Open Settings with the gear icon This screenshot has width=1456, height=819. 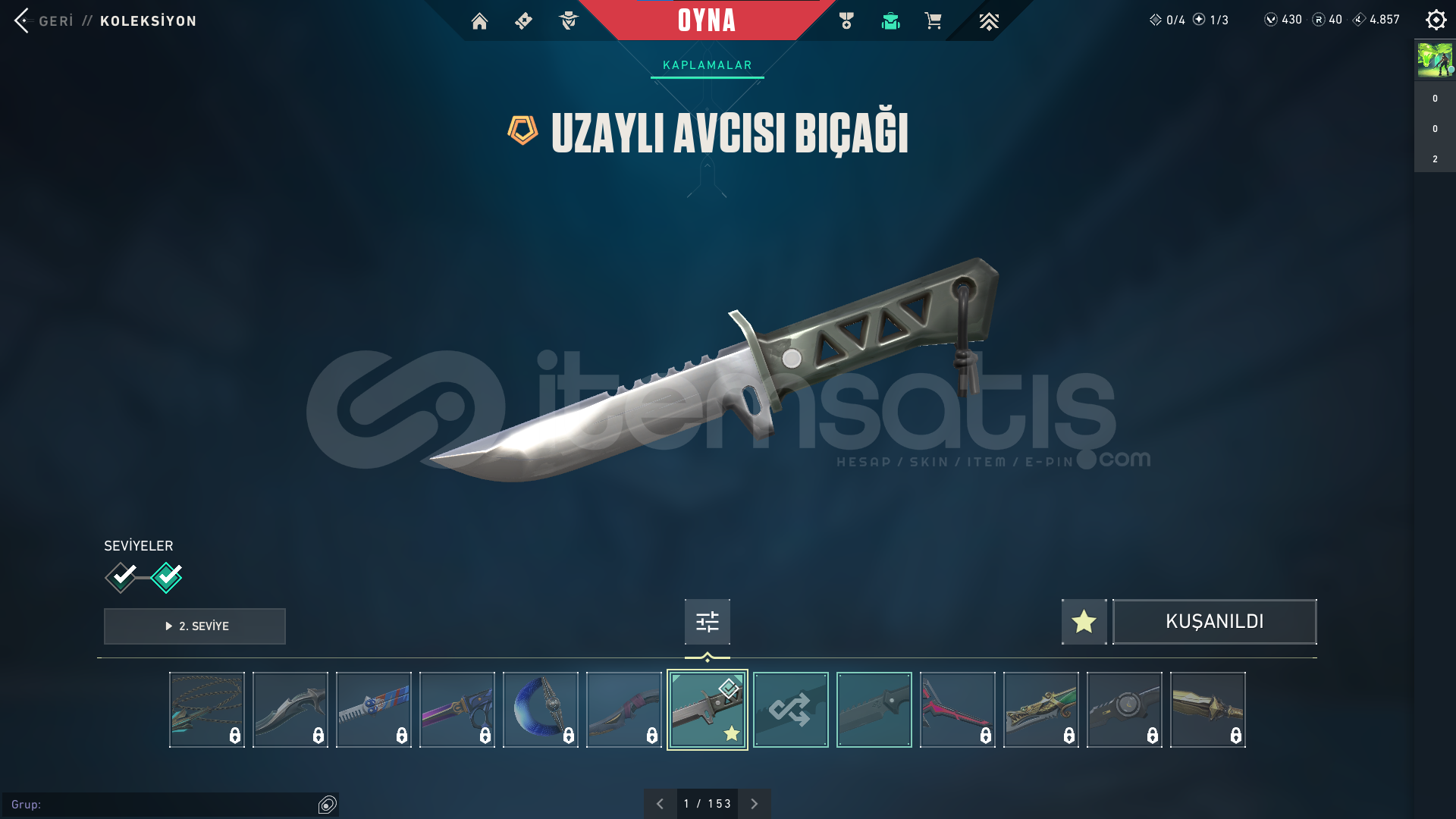coord(1436,20)
